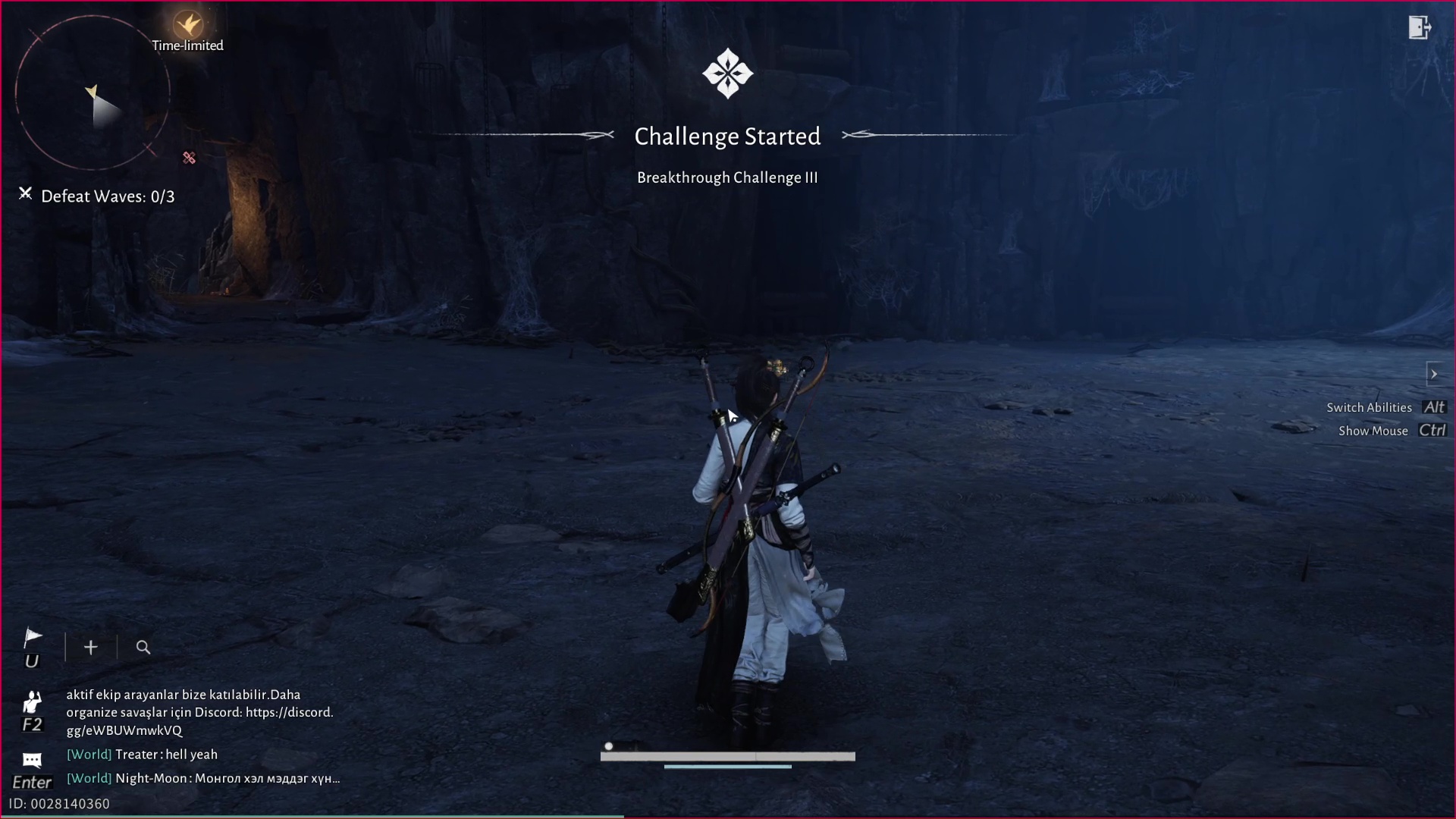The image size is (1456, 819).
Task: Click the red crossed marker by minimap
Action: pos(189,158)
